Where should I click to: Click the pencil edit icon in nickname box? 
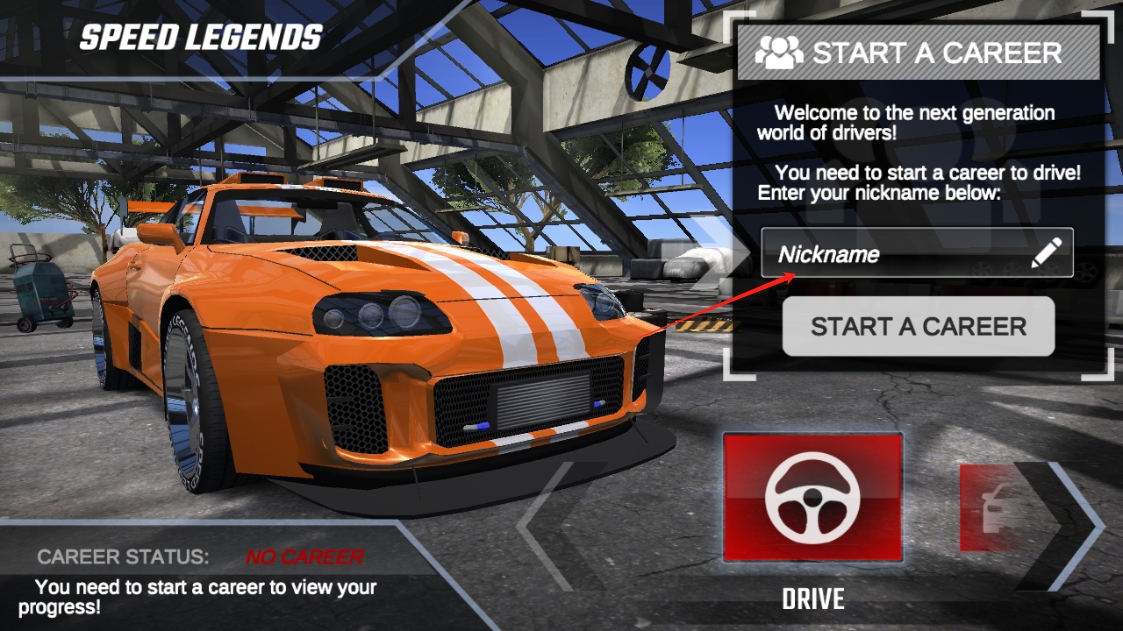pyautogui.click(x=1046, y=254)
